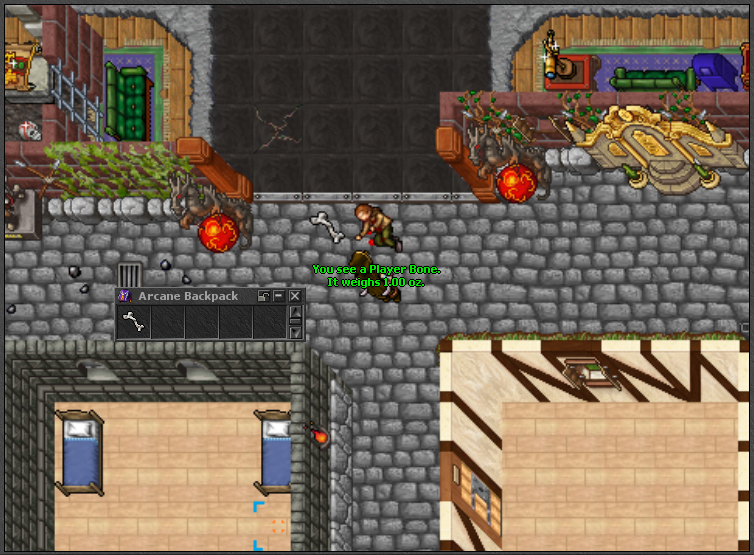Click the Arcane Backpack title icon
Screen dimensions: 754x555
[125, 296]
